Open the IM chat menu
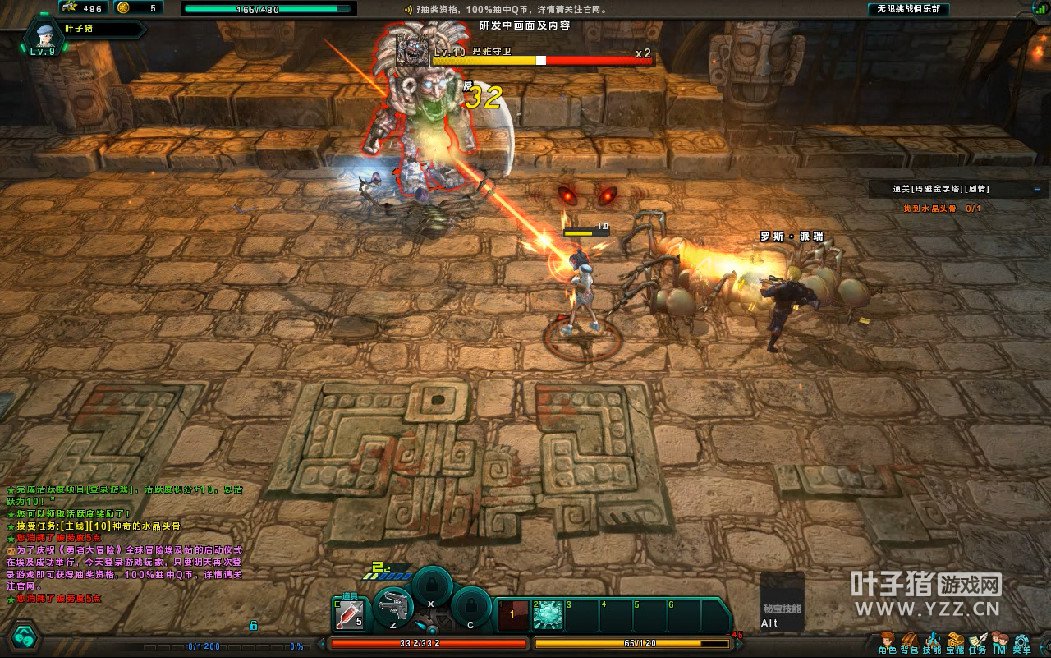Viewport: 1051px width, 658px height. click(999, 641)
